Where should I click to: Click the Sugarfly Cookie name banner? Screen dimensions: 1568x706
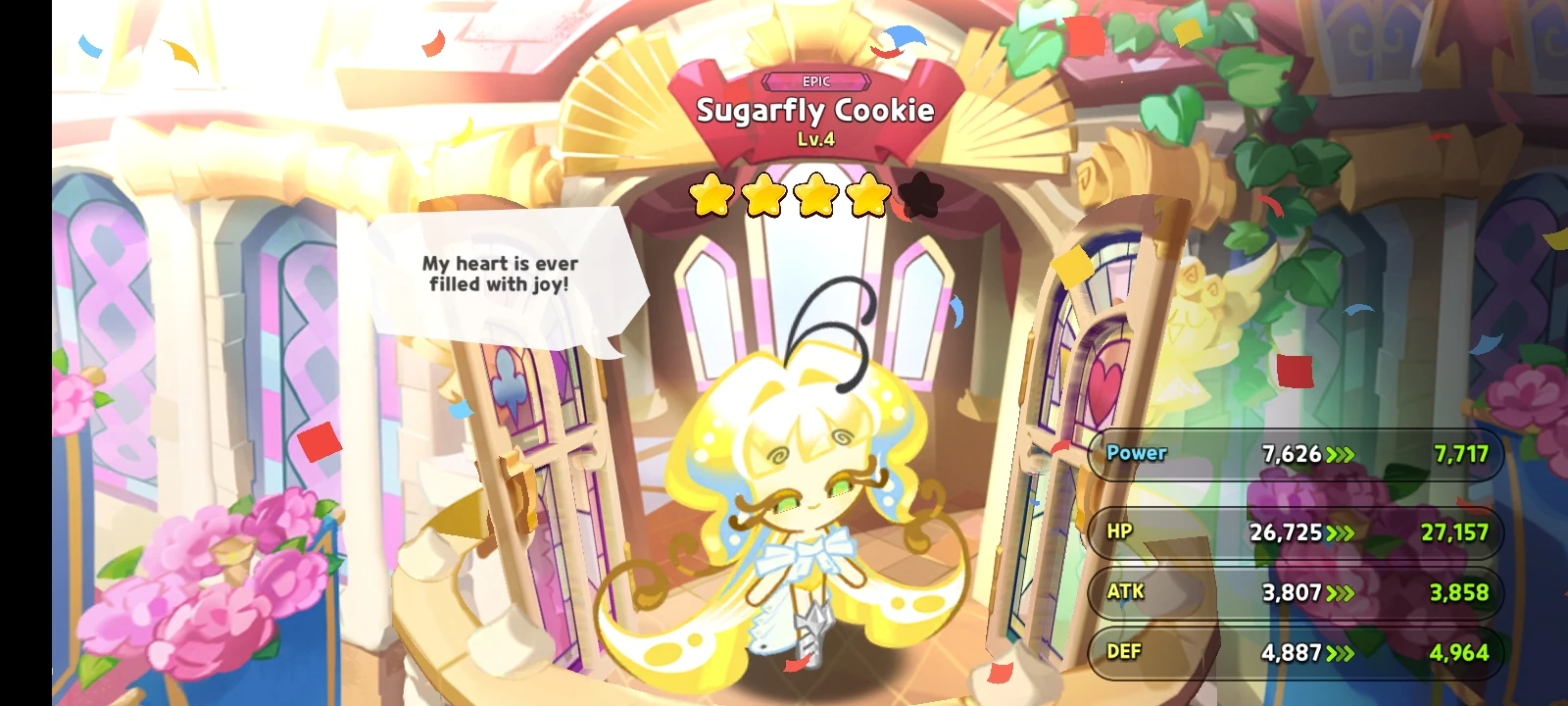pos(816,111)
